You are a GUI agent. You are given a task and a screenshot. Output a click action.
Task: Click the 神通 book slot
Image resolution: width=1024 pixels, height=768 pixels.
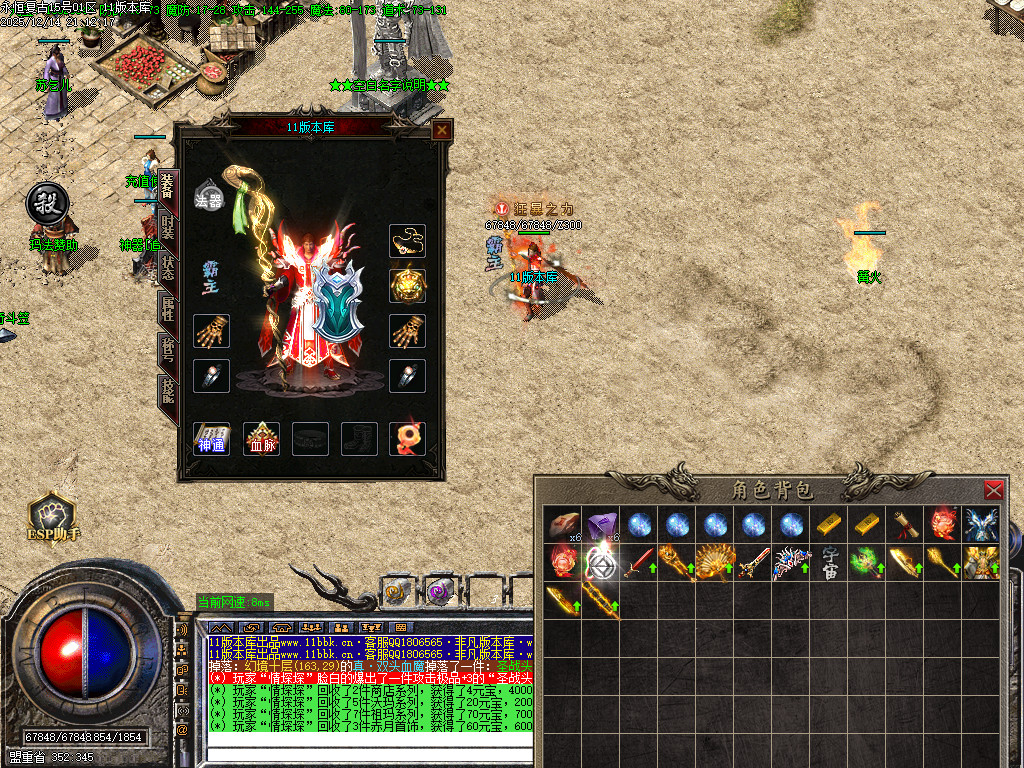[x=211, y=438]
